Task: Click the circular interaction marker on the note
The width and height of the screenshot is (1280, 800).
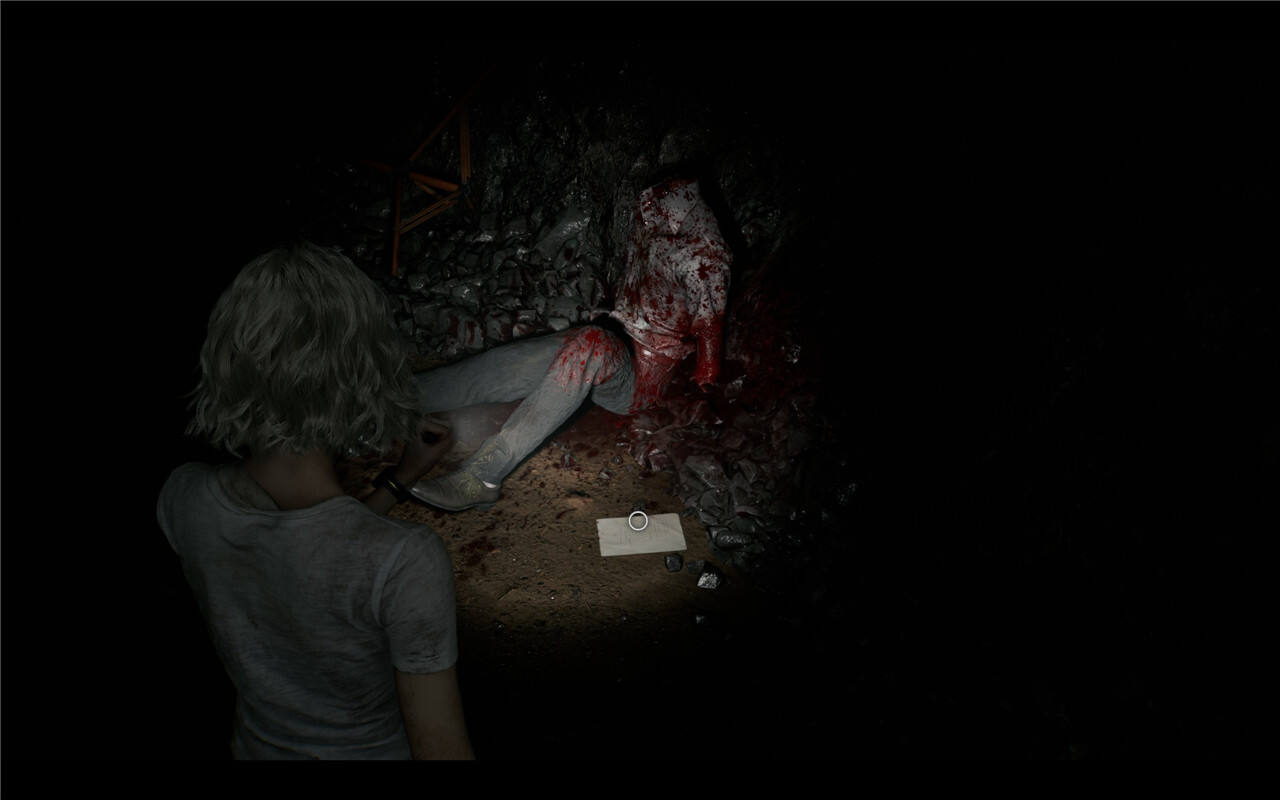Action: click(x=638, y=519)
